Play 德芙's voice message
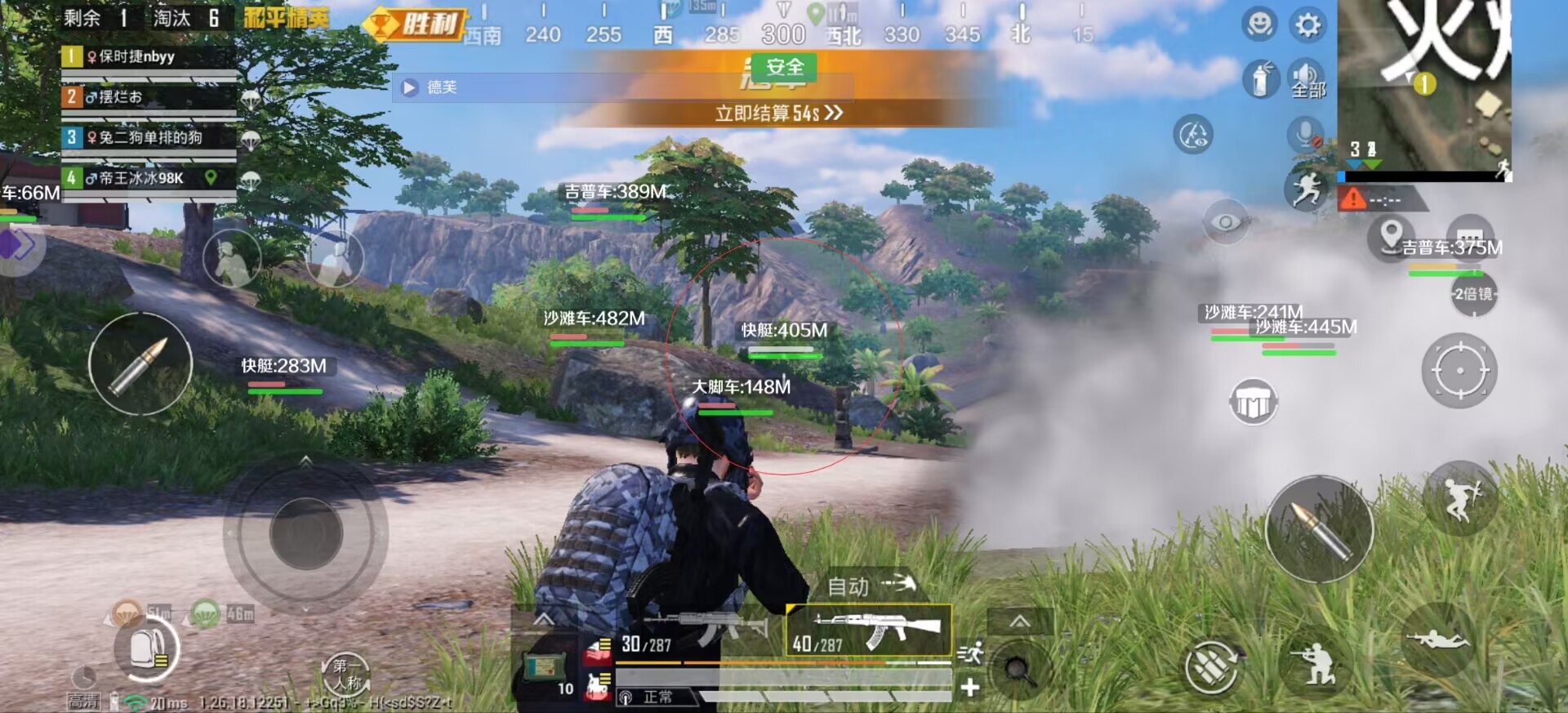Screen dimensions: 1568x713 (x=410, y=87)
